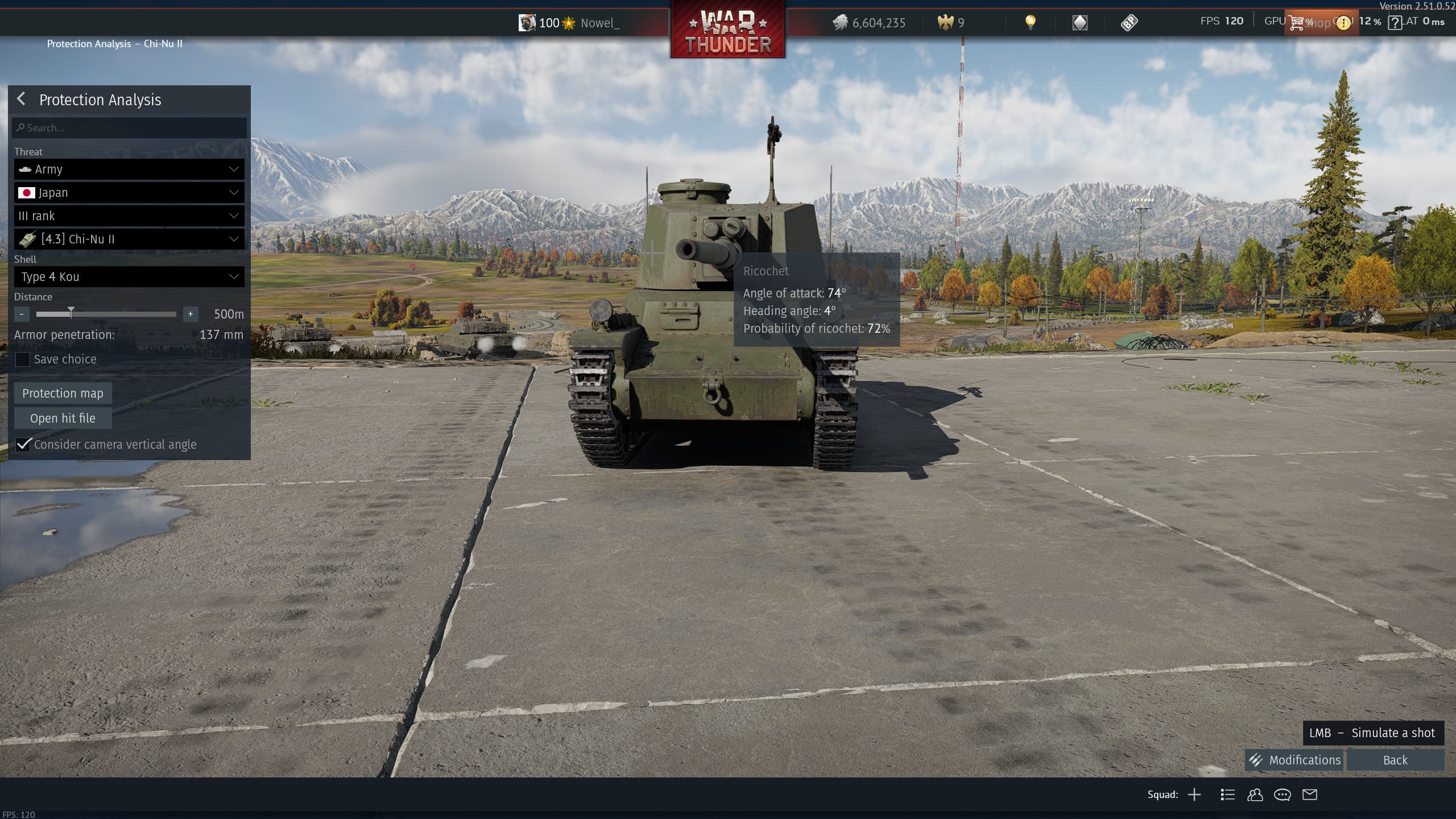Expand the III rank dropdown
Image resolution: width=1456 pixels, height=819 pixels.
pos(129,216)
